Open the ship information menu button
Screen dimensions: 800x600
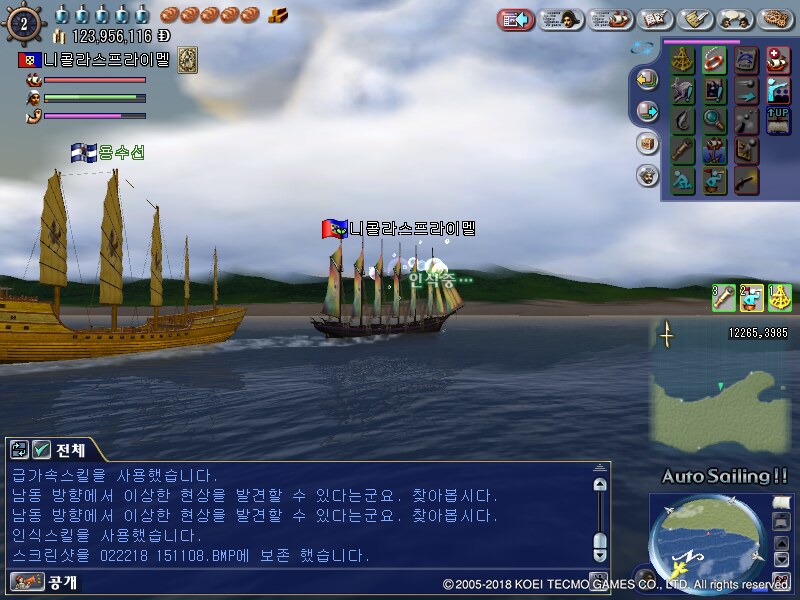[610, 19]
